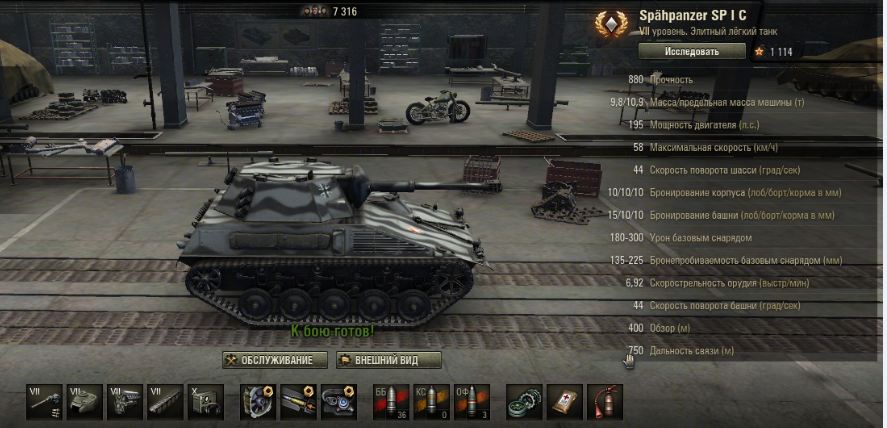Select the gun rammer equipment slot

coord(298,401)
